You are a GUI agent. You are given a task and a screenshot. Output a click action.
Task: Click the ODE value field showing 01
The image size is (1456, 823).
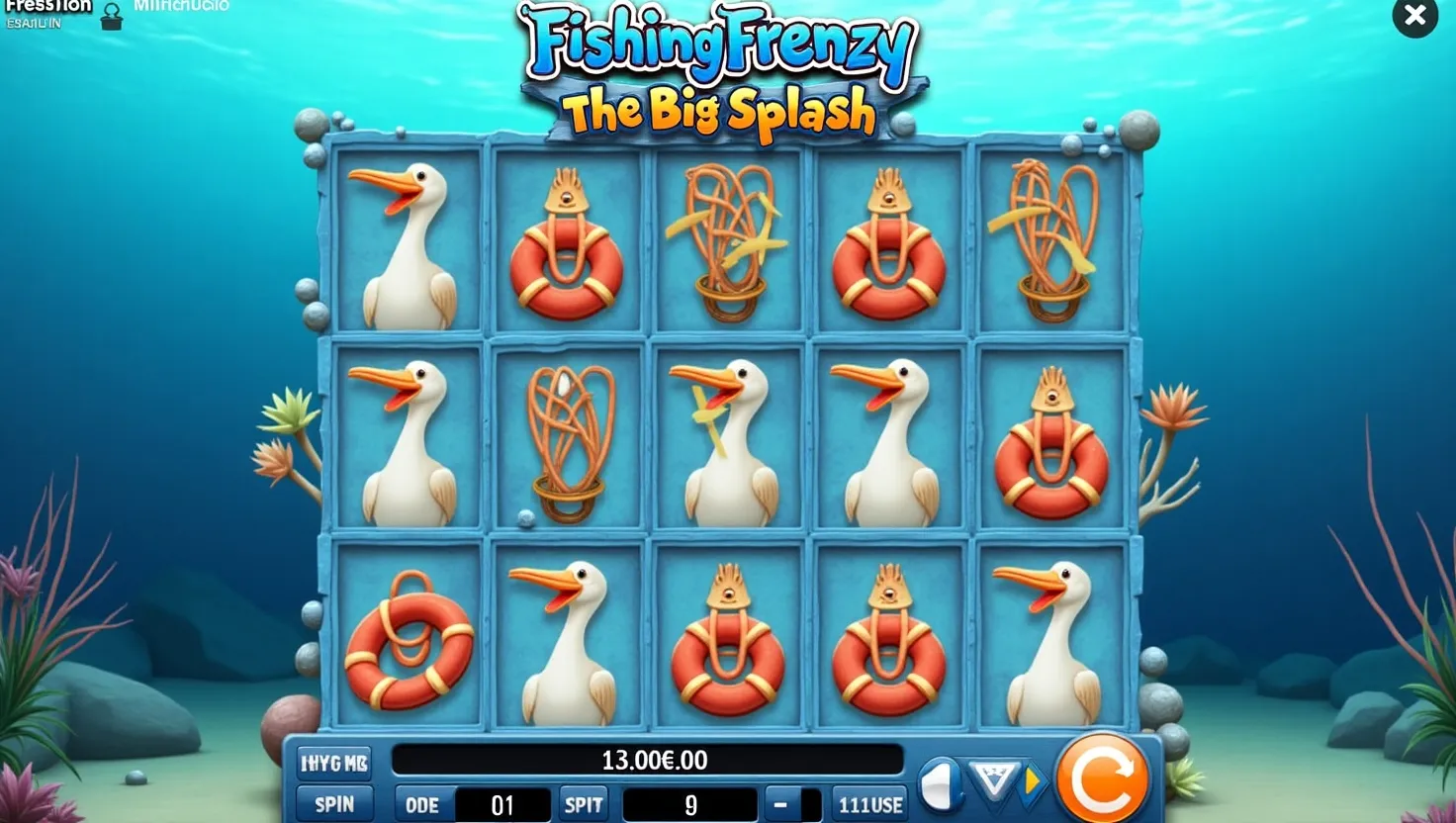pyautogui.click(x=504, y=804)
